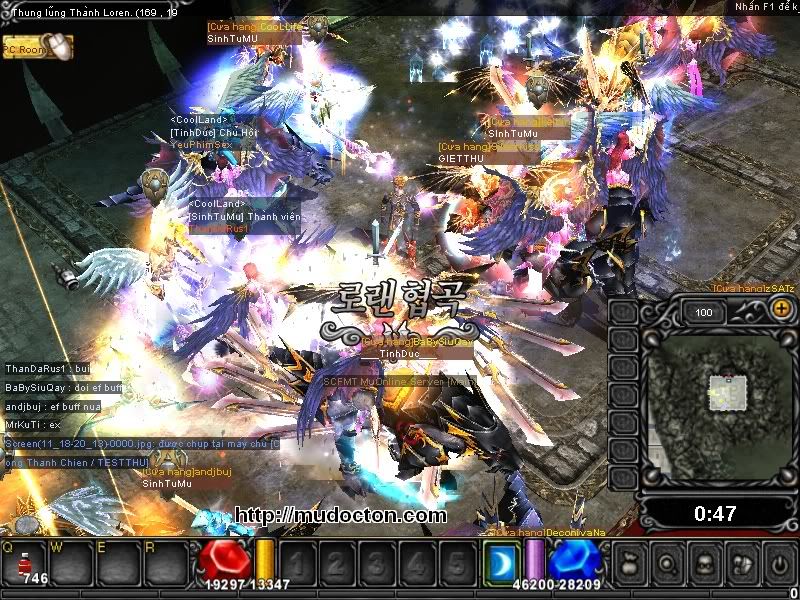Select the crescent moon skill icon
Screen dimensions: 800x600
coord(503,561)
